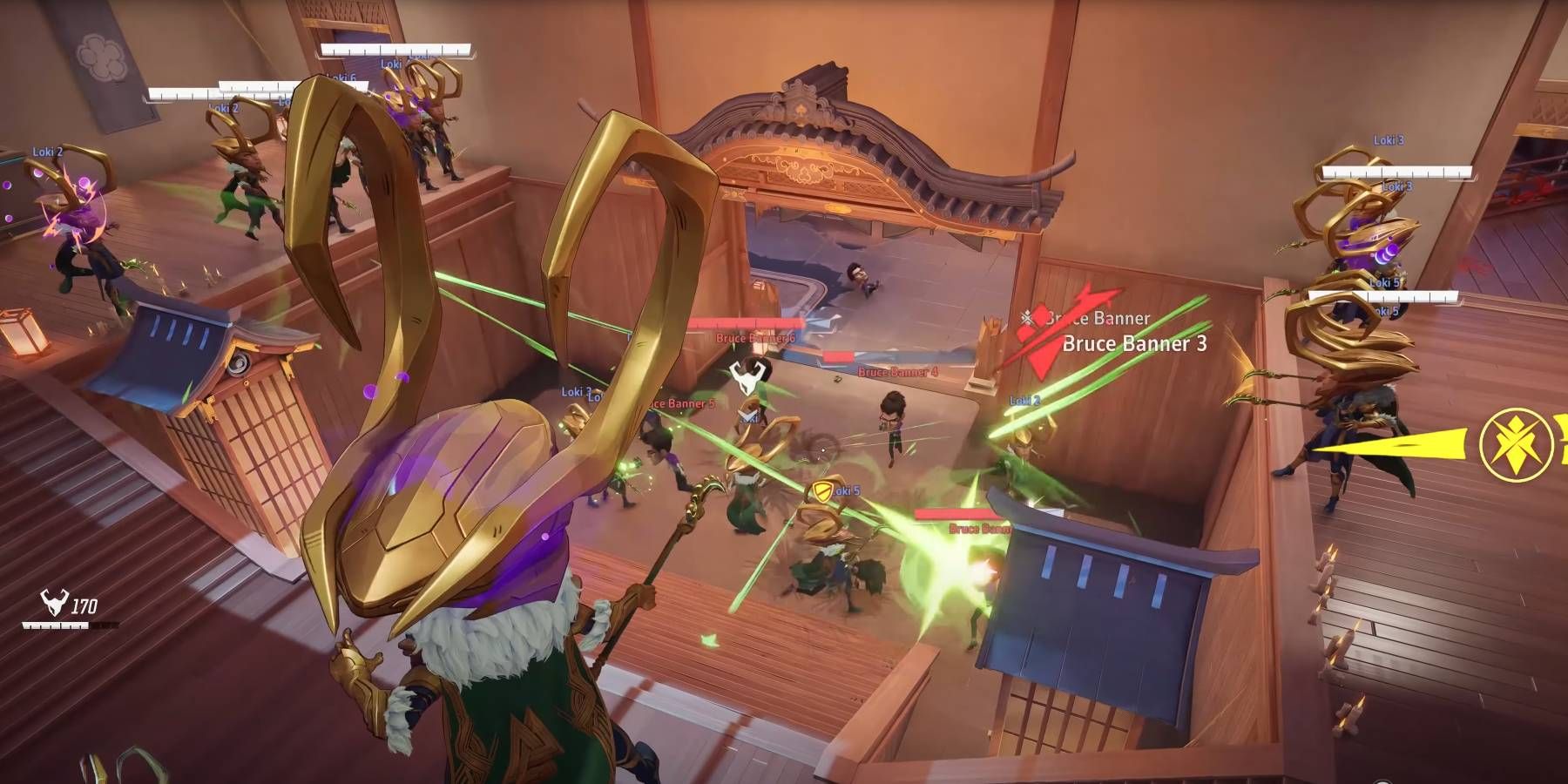Click the Loki helmet icon beside 170

coord(54,603)
